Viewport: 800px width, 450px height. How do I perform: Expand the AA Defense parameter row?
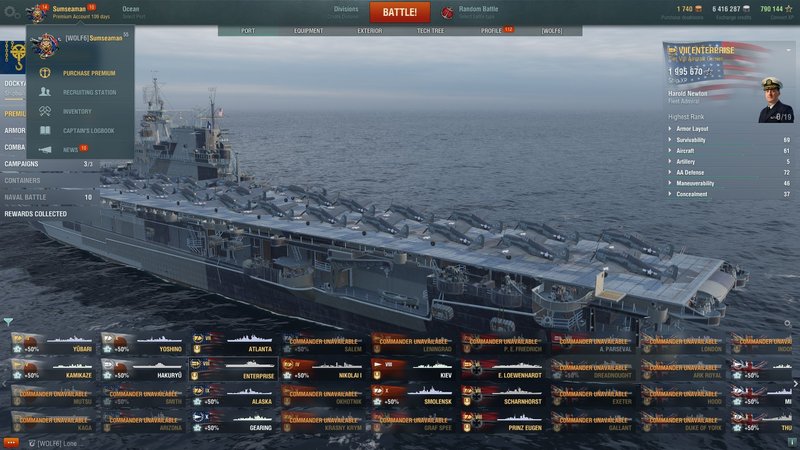pyautogui.click(x=700, y=172)
